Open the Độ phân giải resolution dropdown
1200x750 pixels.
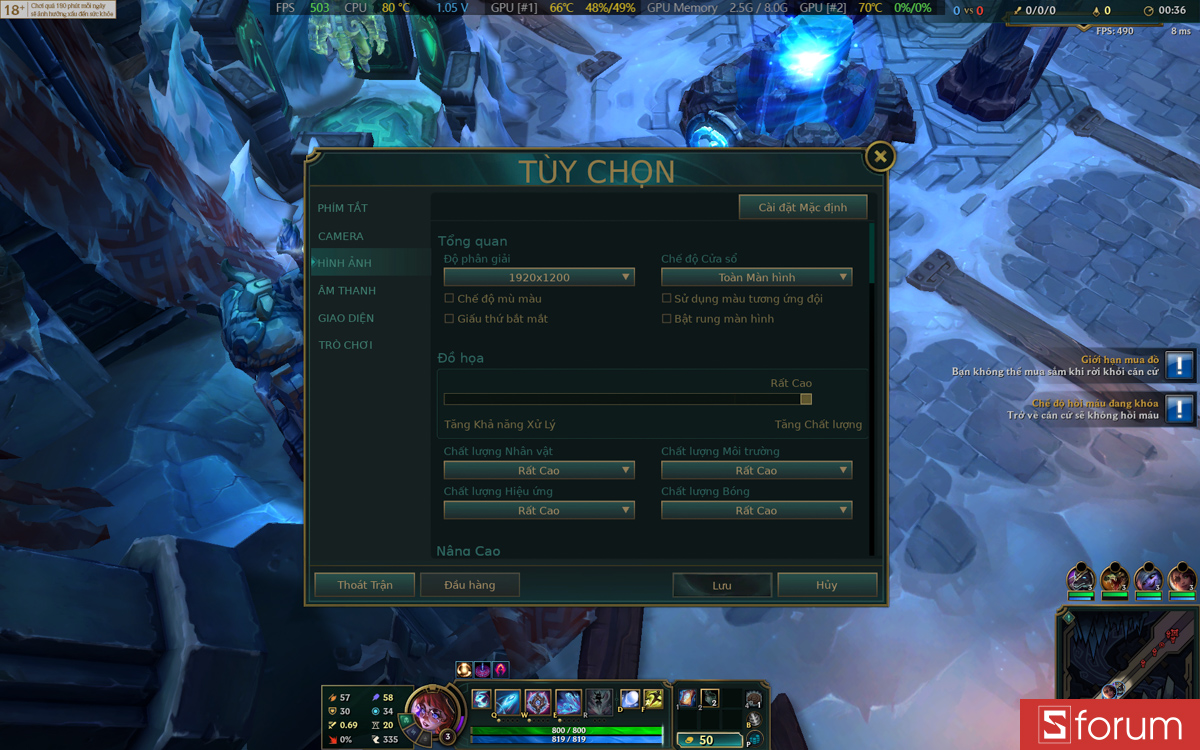539,277
